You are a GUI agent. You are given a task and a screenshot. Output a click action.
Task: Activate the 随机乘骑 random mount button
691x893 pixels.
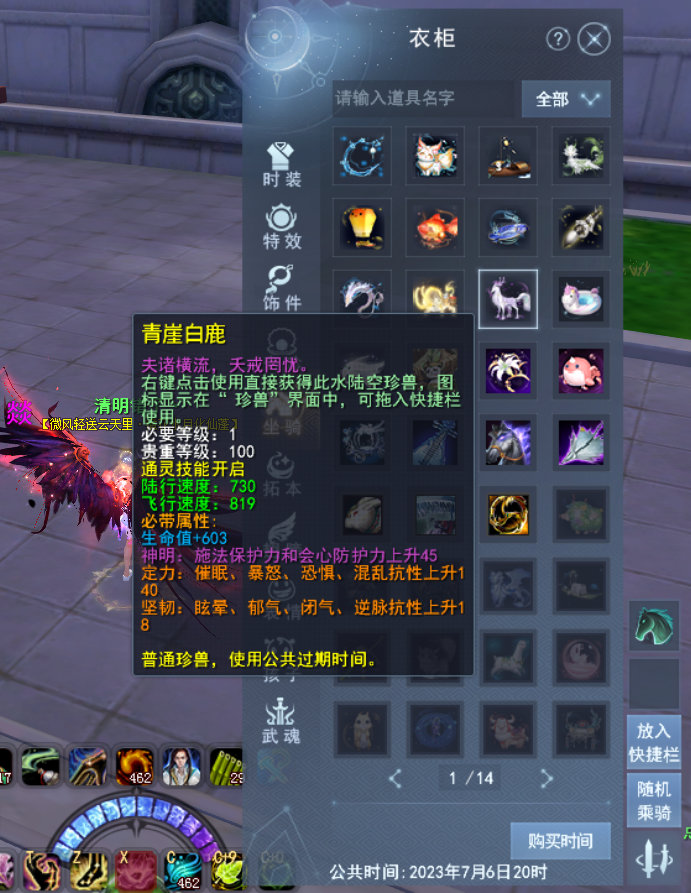click(x=653, y=800)
